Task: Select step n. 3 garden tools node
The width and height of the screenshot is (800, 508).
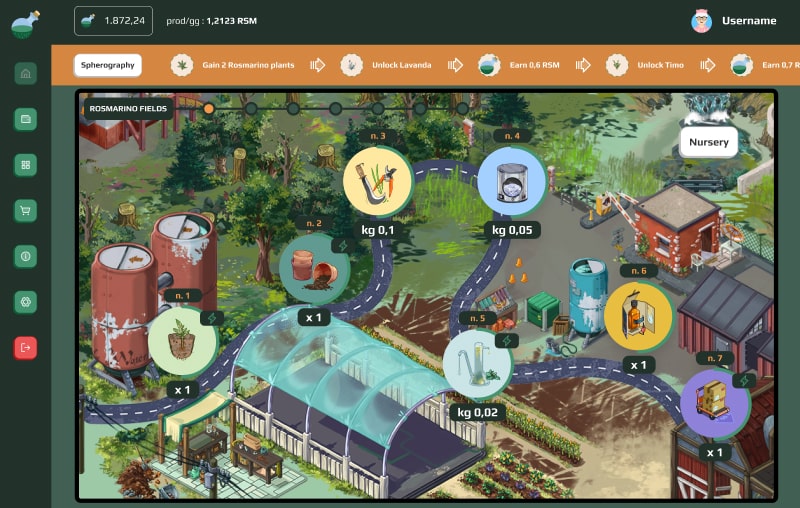Action: pyautogui.click(x=377, y=181)
